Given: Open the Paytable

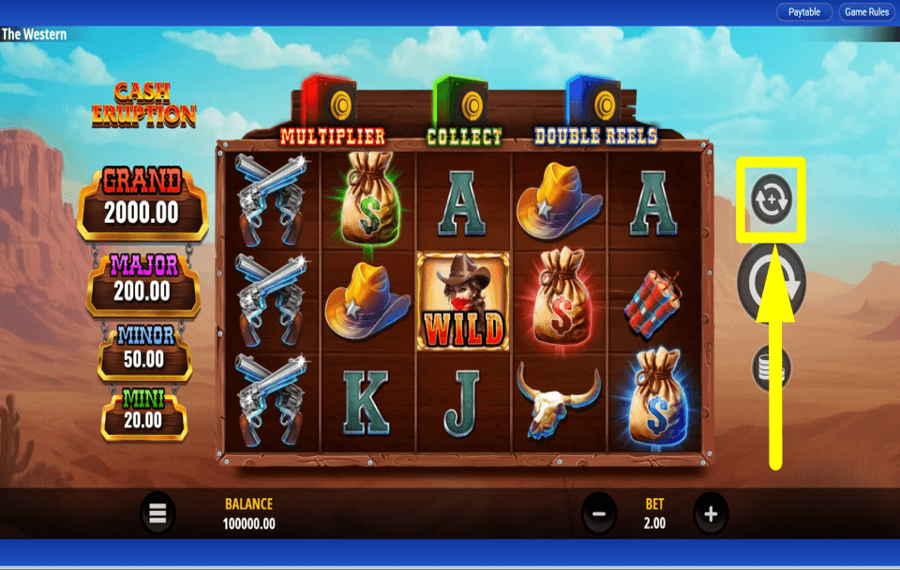Looking at the screenshot, I should tap(804, 12).
